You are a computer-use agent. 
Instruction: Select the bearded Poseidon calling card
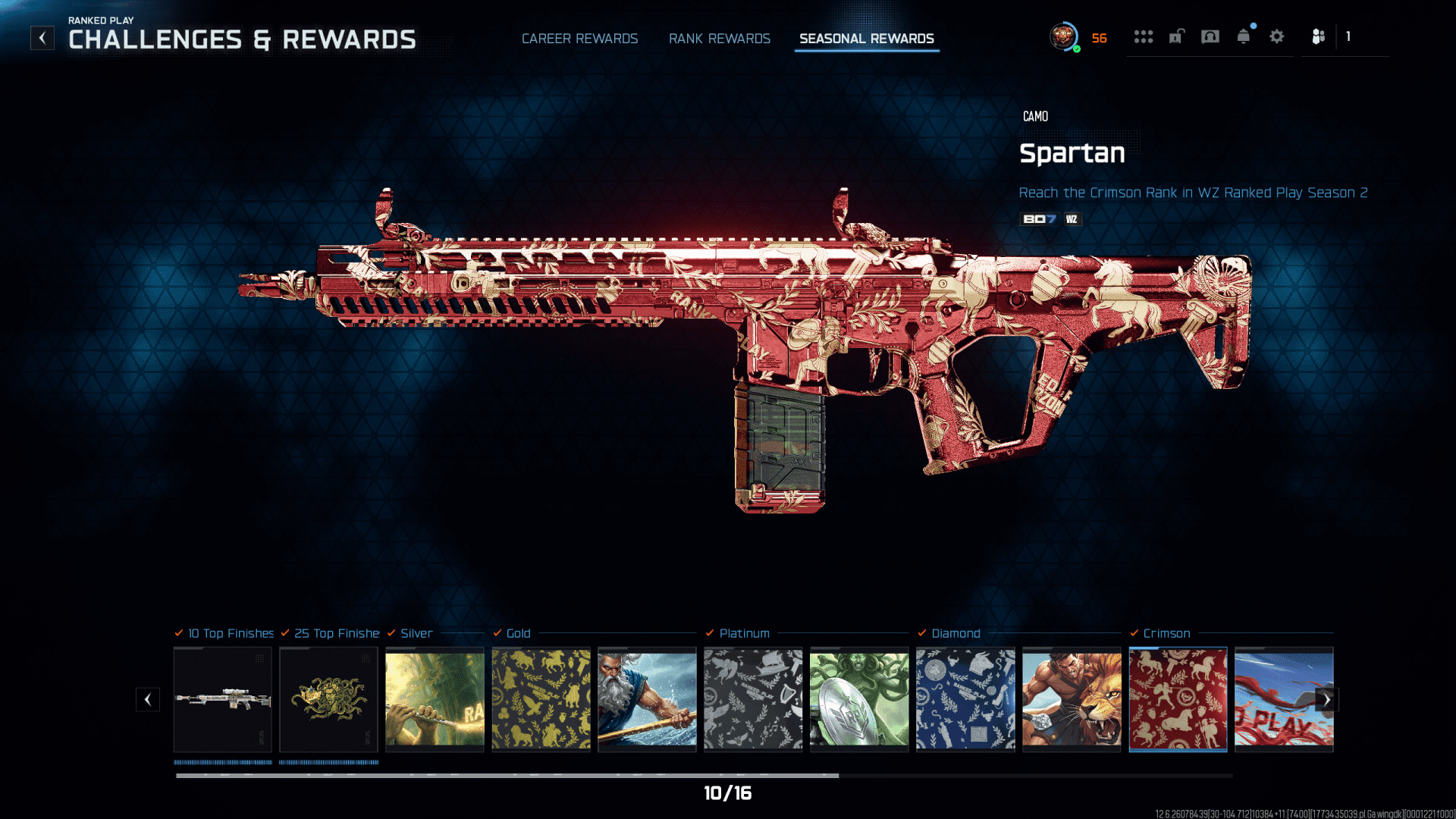tap(647, 698)
